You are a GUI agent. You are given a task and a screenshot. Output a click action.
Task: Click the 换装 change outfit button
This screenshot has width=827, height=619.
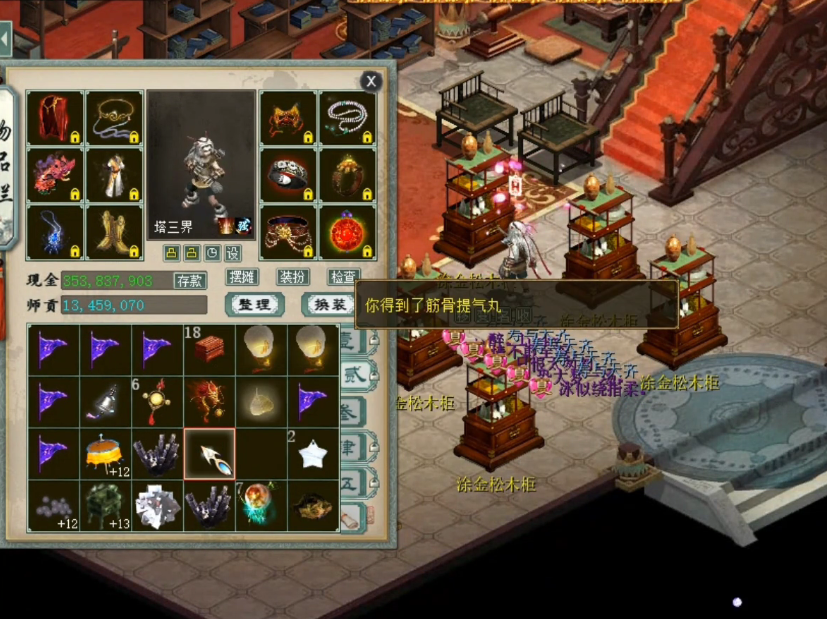coord(329,304)
